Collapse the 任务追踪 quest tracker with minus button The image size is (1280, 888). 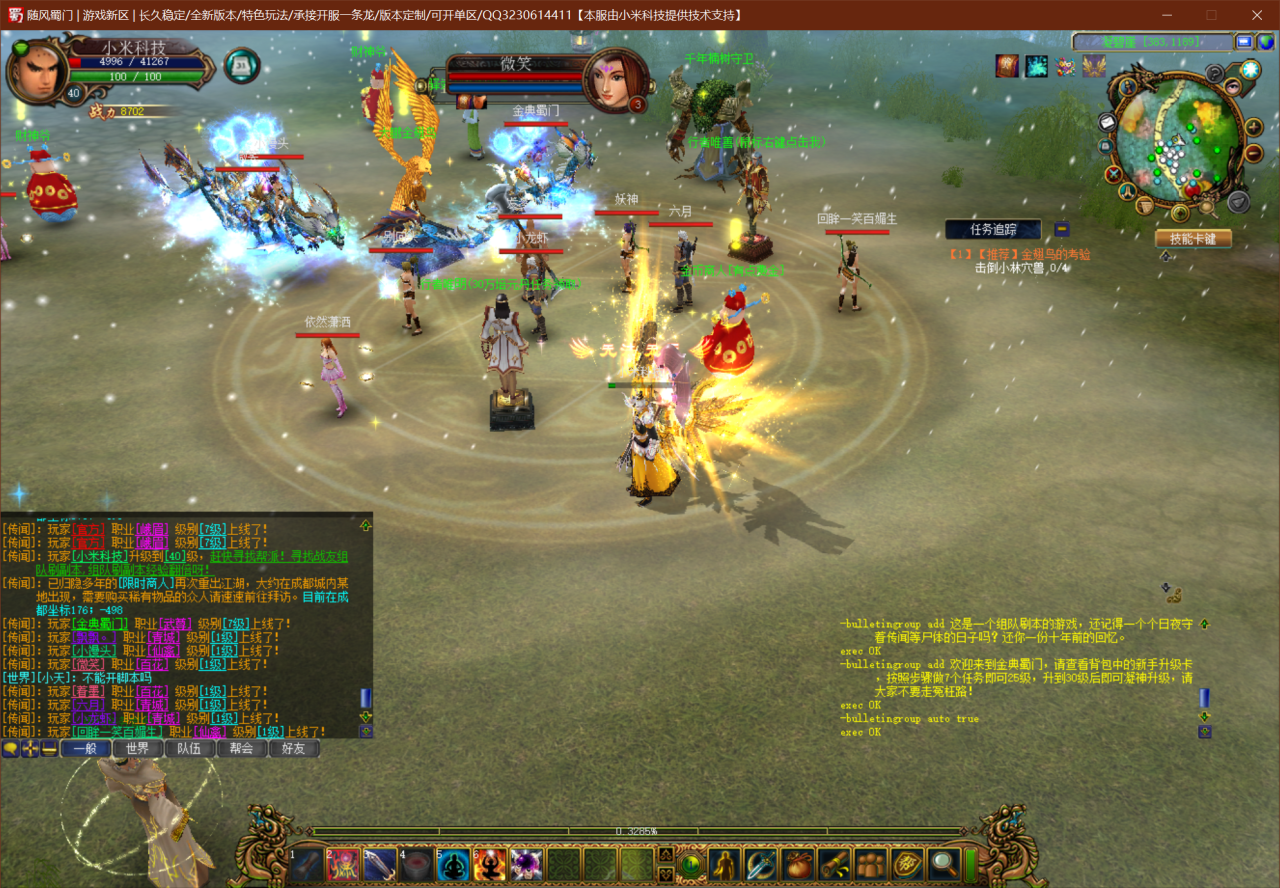[1062, 229]
